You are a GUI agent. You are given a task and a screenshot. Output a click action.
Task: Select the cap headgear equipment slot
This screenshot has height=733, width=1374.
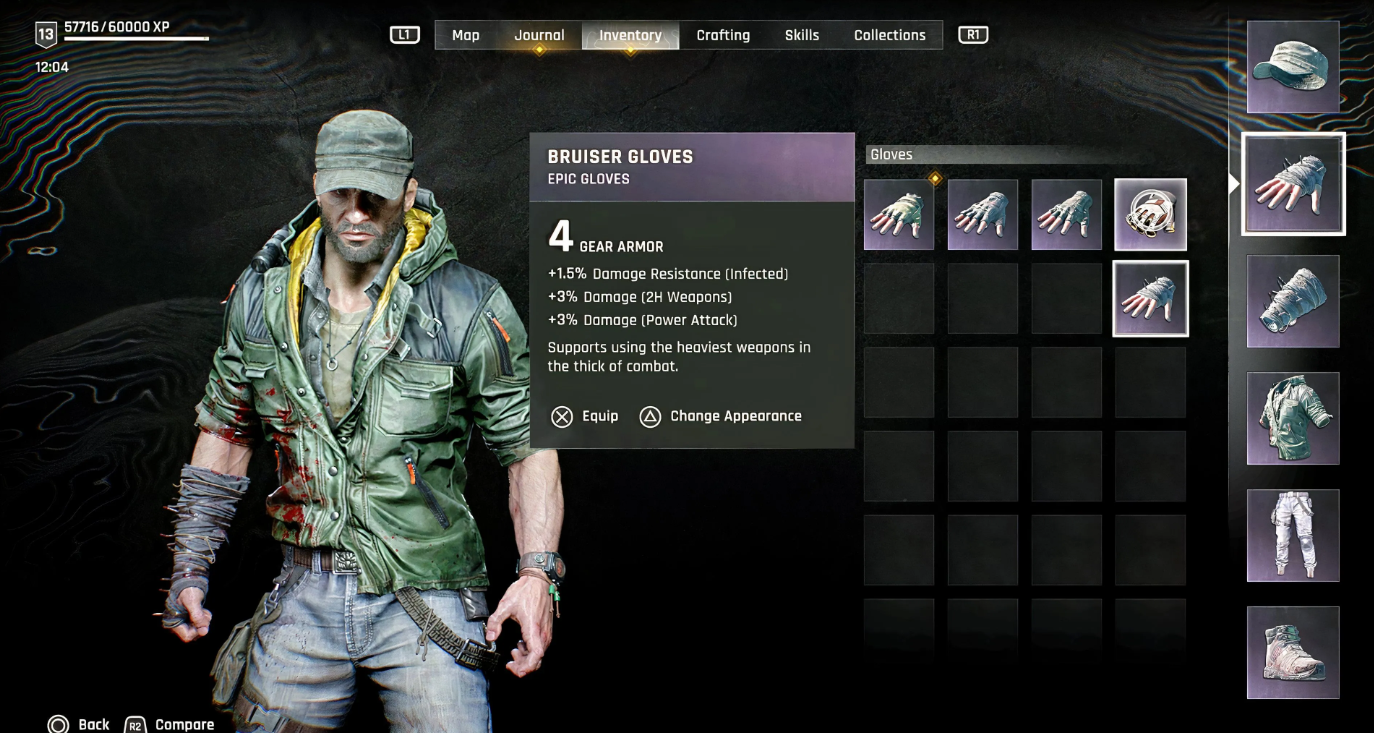(x=1293, y=67)
